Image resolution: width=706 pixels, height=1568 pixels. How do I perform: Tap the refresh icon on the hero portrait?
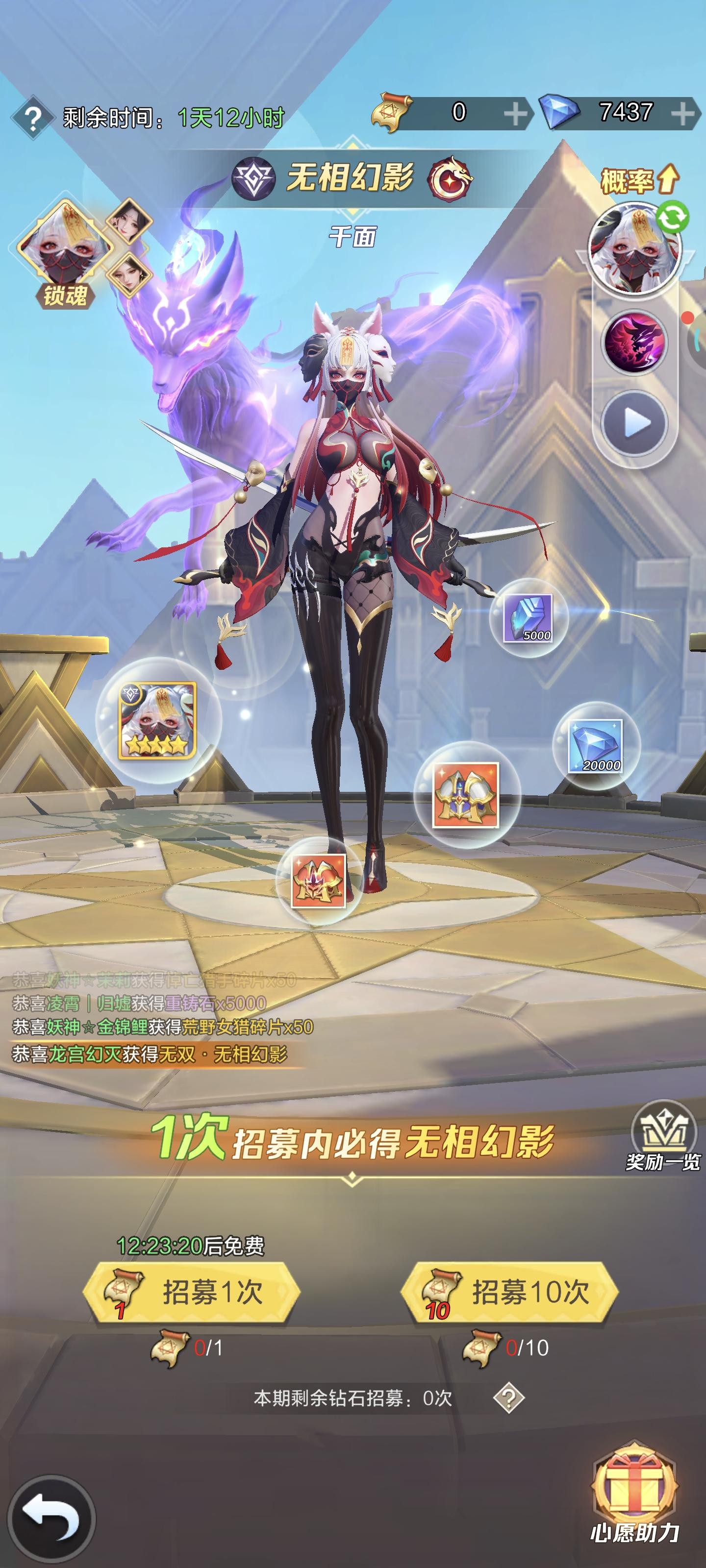(672, 218)
